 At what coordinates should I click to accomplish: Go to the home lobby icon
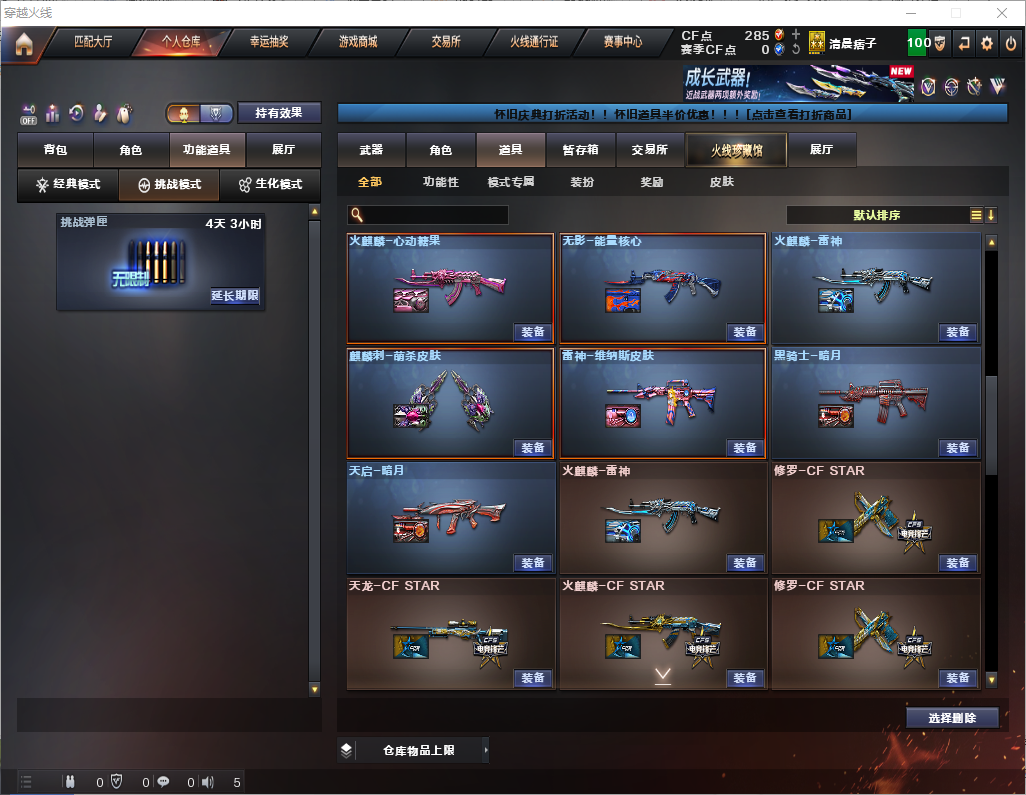pos(22,44)
